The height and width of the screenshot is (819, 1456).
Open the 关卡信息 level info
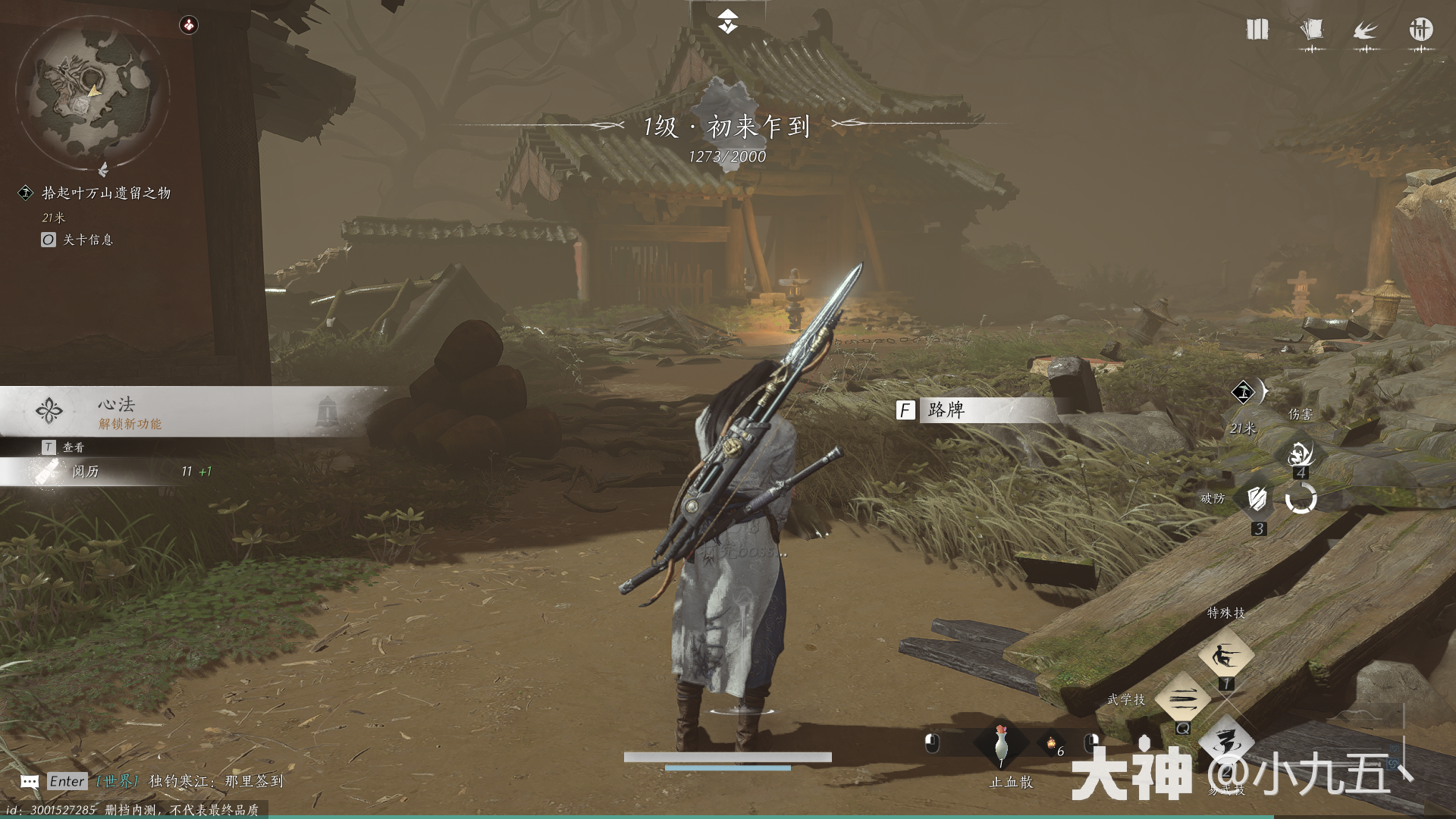[87, 240]
